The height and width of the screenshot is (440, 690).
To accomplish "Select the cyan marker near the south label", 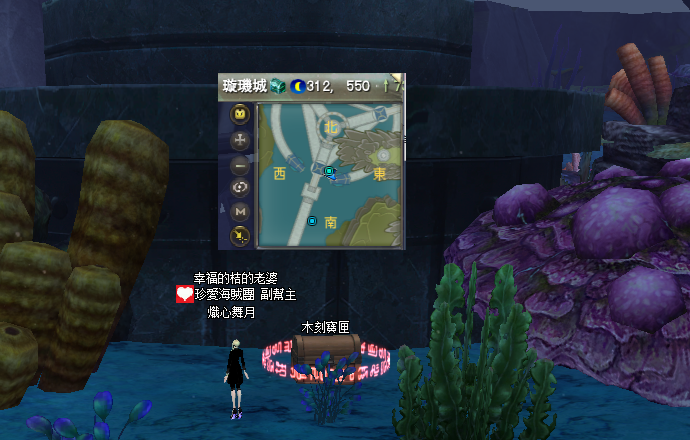I will click(x=312, y=221).
